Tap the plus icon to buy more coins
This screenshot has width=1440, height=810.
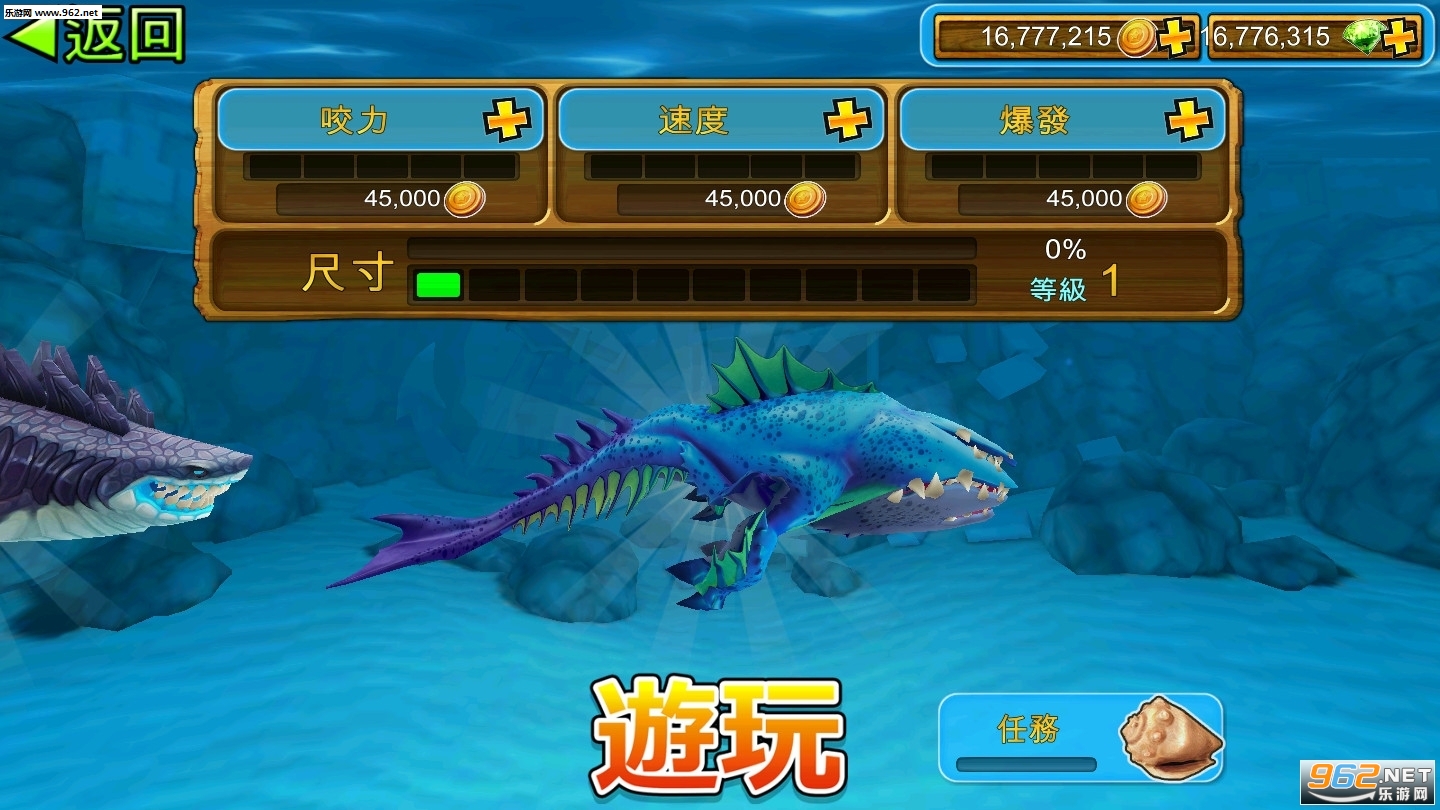(x=1176, y=38)
